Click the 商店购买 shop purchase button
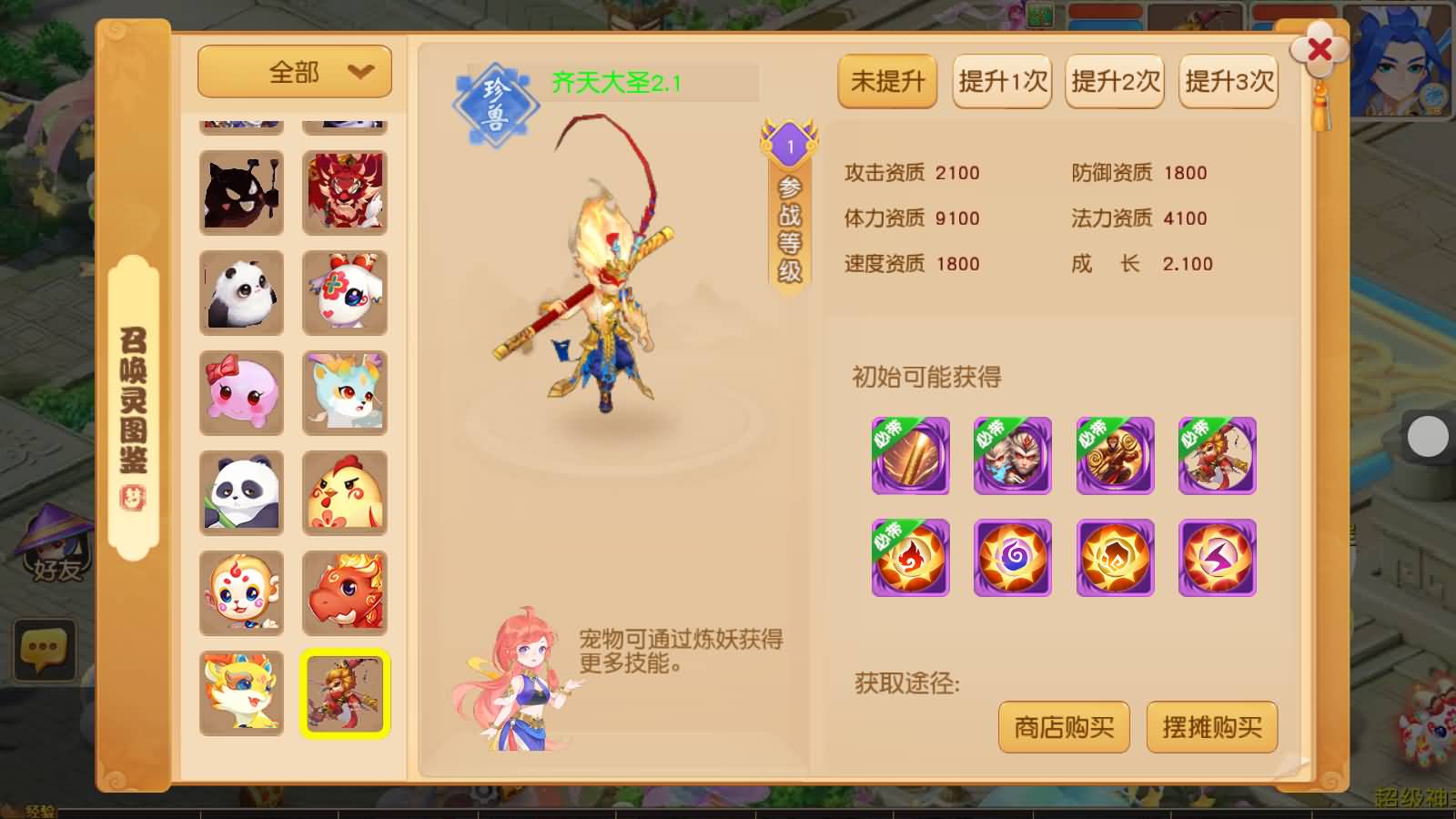This screenshot has height=819, width=1456. pyautogui.click(x=1064, y=727)
